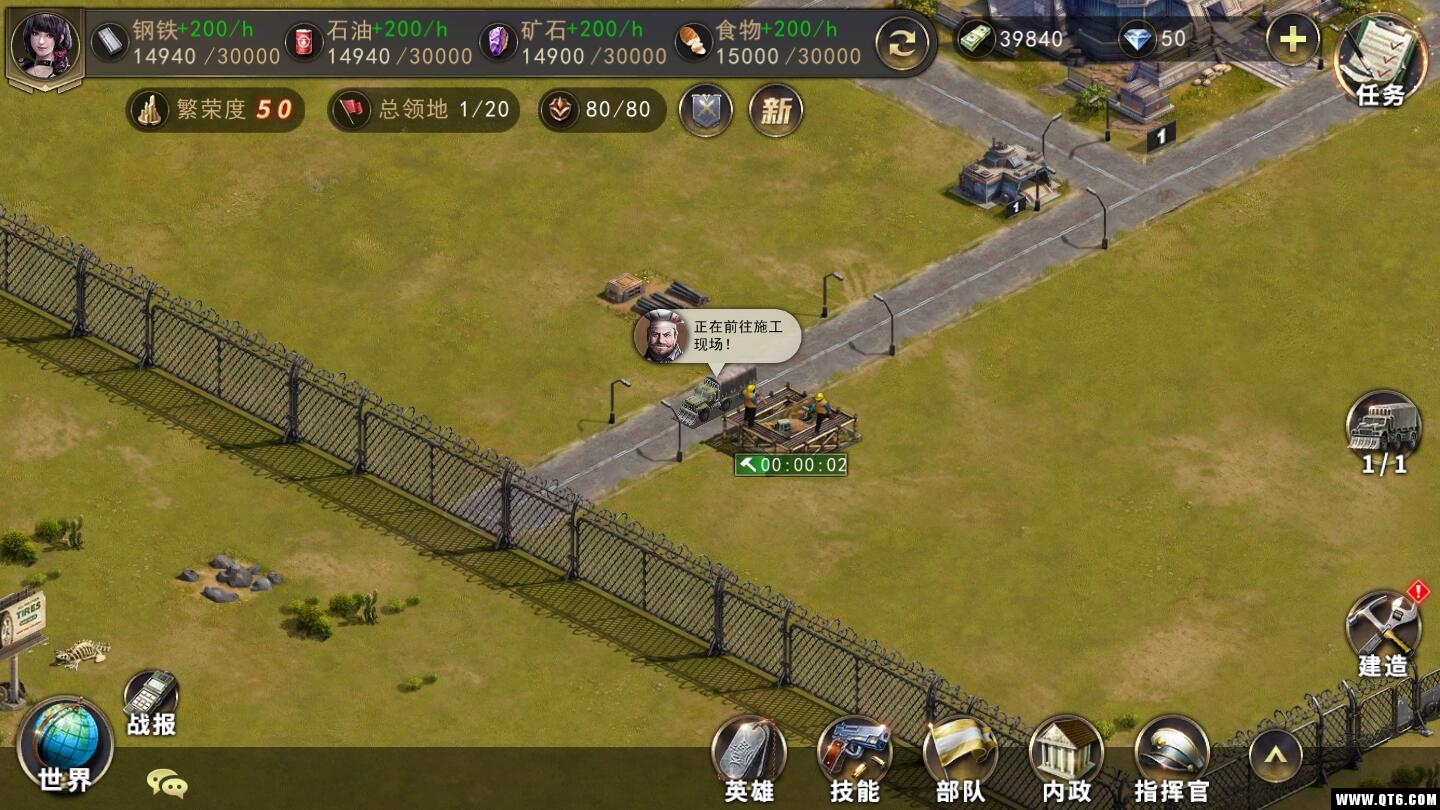Open the 任务 quest list

click(x=1381, y=60)
